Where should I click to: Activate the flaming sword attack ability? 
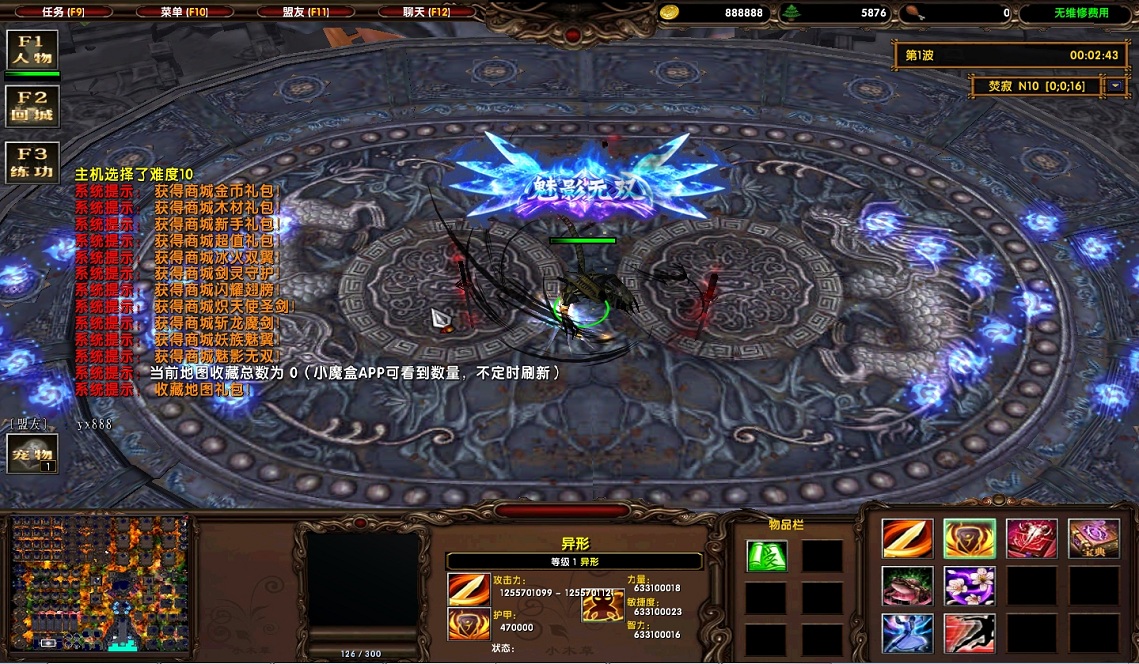(907, 539)
